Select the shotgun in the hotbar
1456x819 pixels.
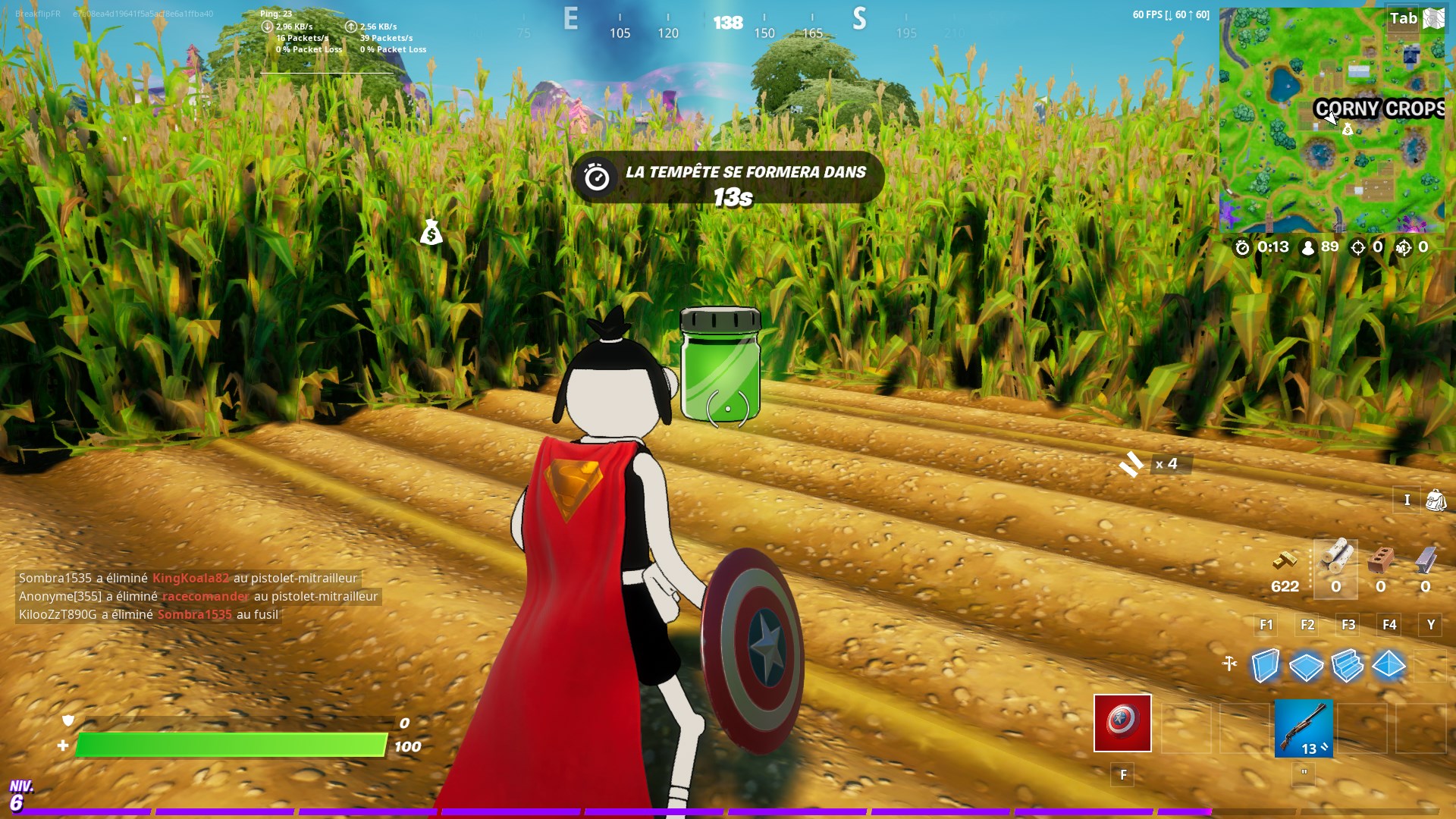[x=1303, y=729]
